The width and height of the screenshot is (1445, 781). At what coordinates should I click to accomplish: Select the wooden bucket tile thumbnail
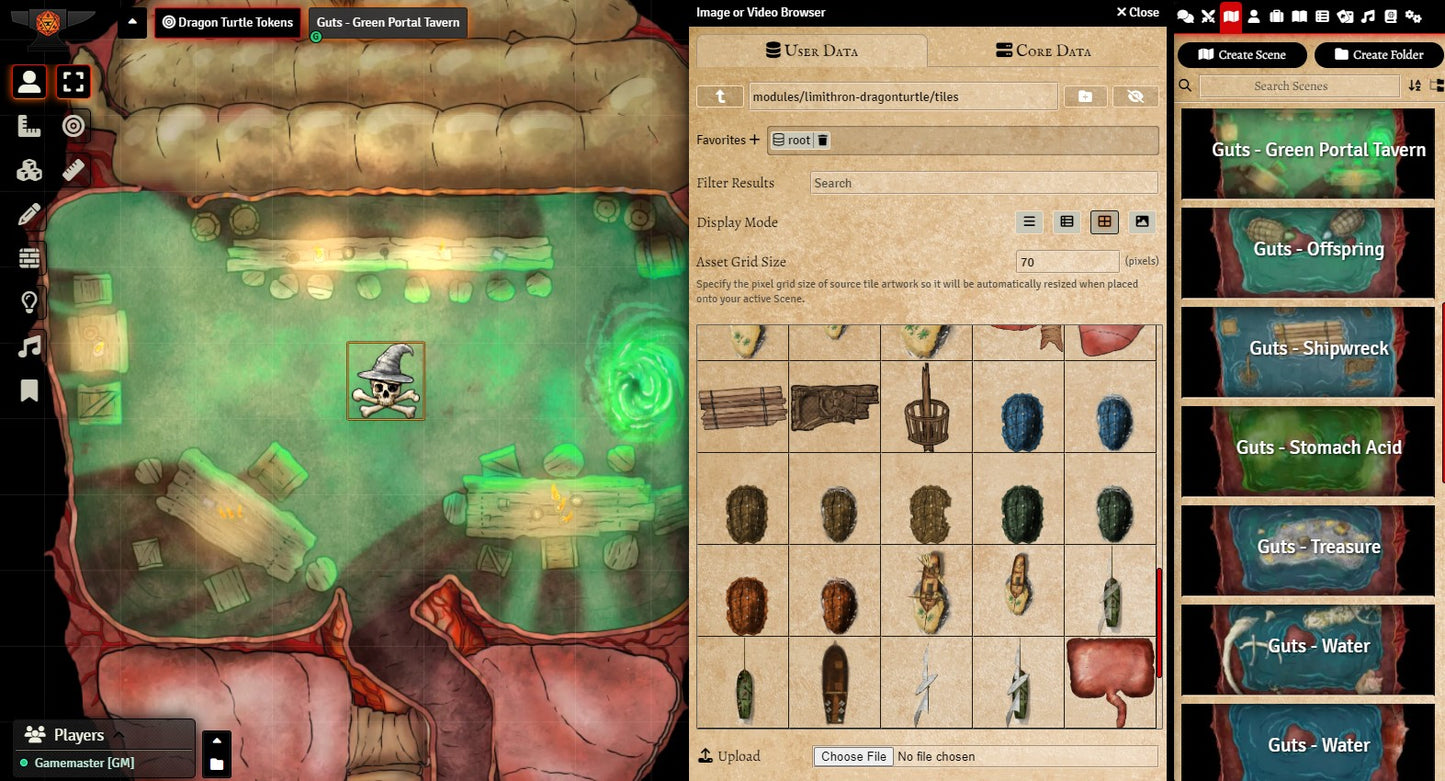pyautogui.click(x=926, y=407)
